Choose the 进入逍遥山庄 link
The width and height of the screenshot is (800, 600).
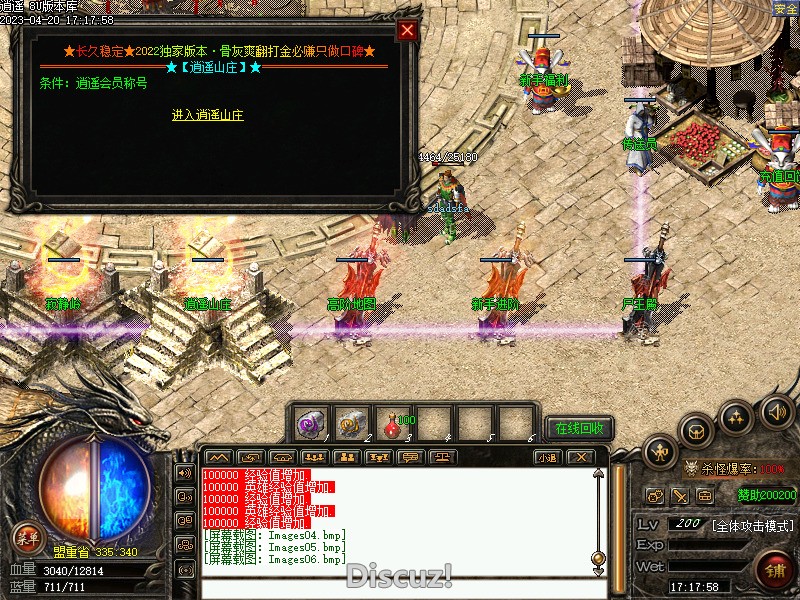tap(207, 115)
